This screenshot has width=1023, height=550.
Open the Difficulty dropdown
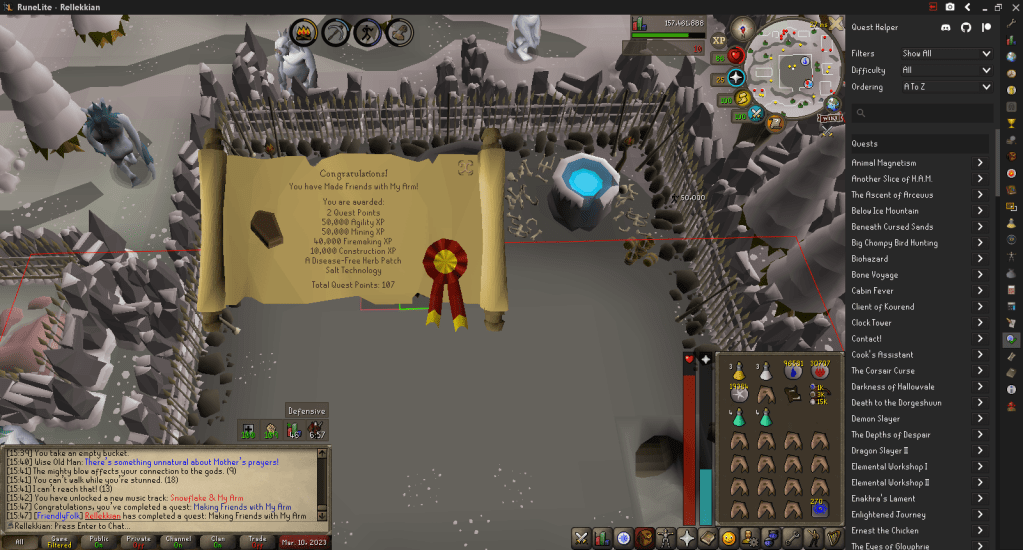945,70
